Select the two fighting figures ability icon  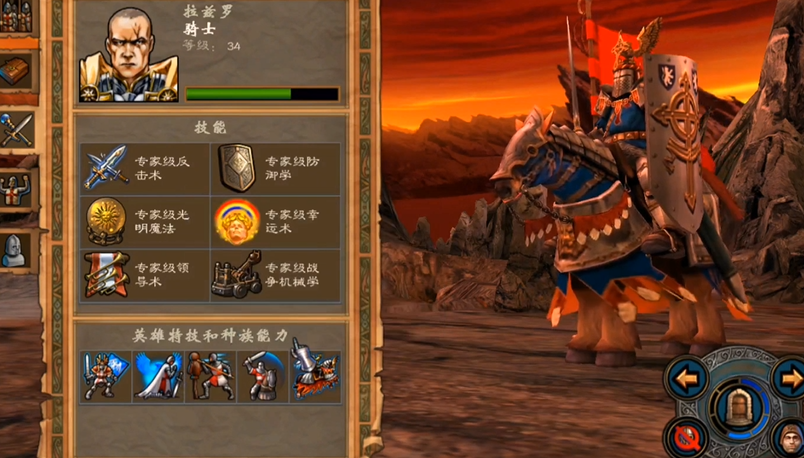pyautogui.click(x=210, y=375)
